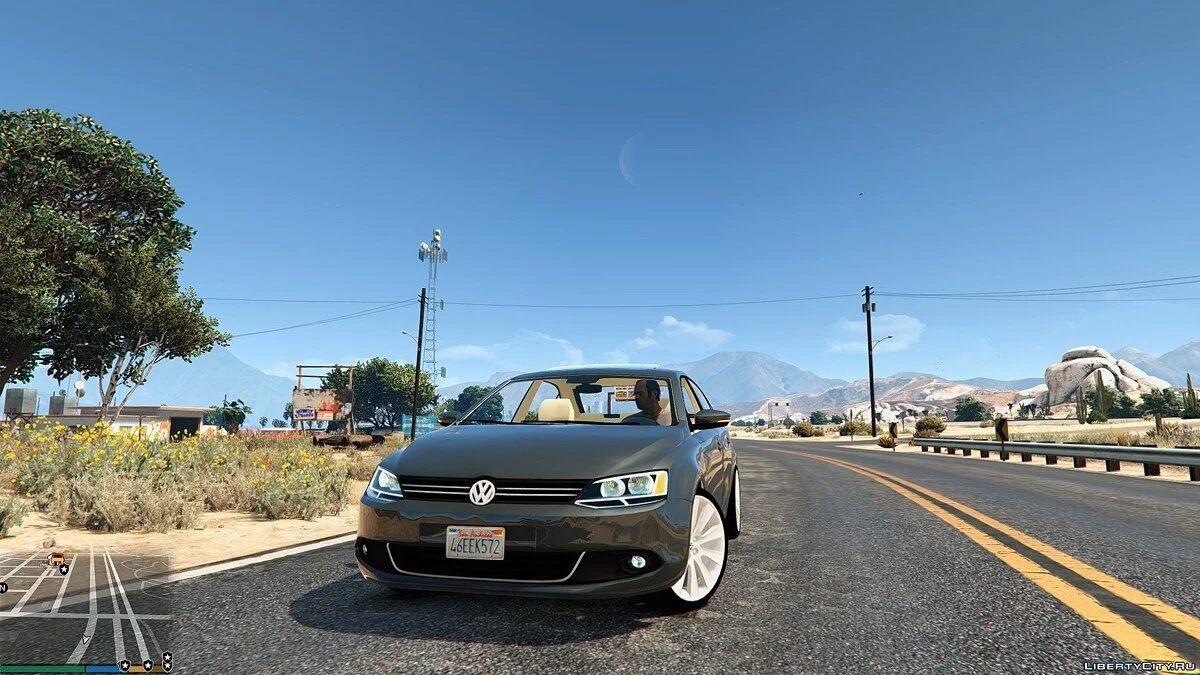Select the white player arrow on the minimap
Image resolution: width=1200 pixels, height=675 pixels.
tap(87, 637)
